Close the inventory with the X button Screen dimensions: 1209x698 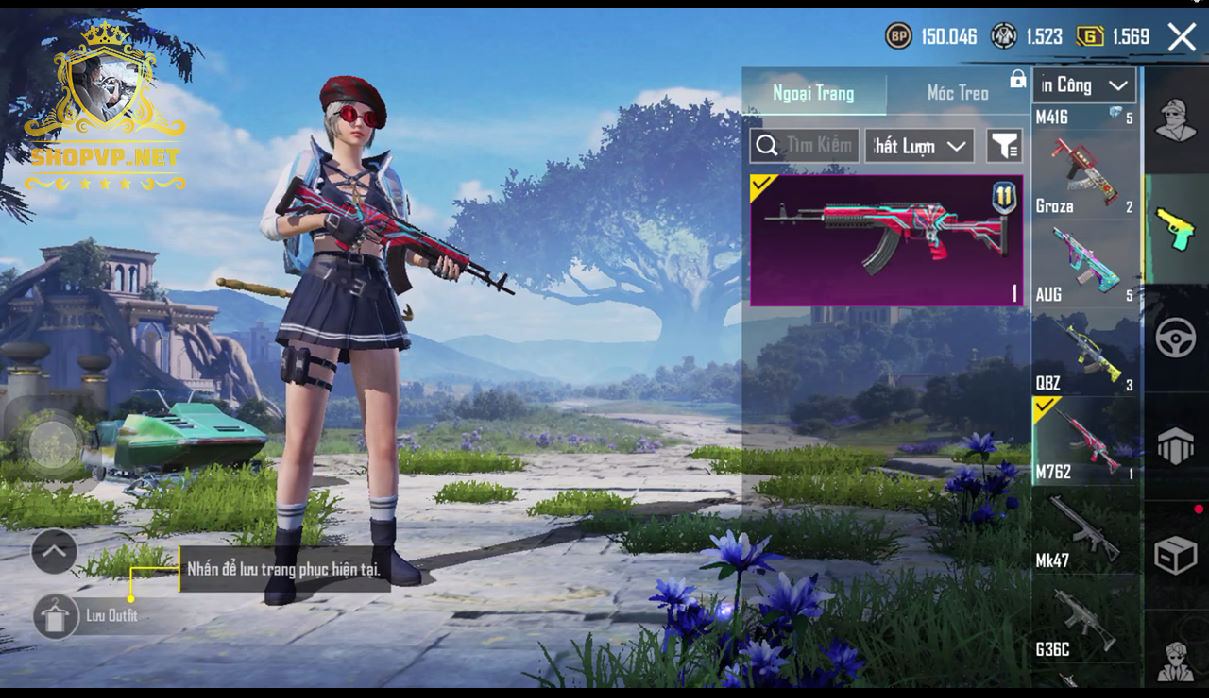tap(1181, 38)
